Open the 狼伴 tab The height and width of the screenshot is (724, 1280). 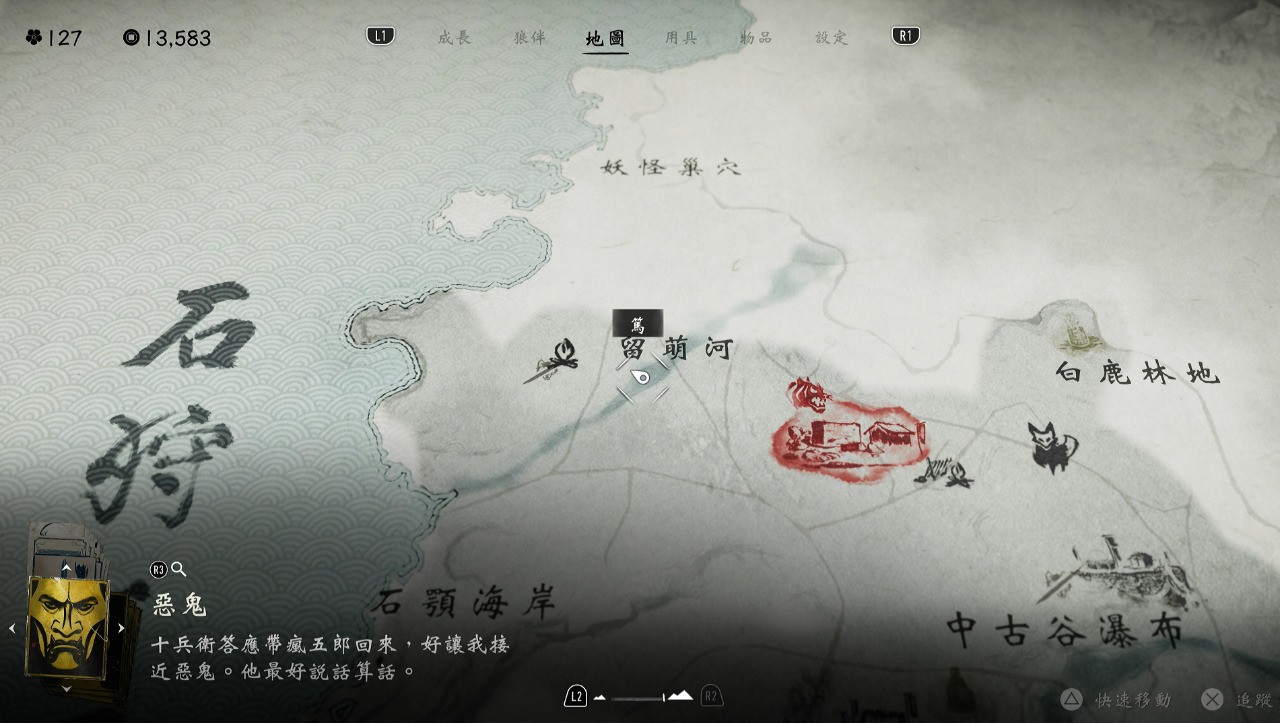pos(530,38)
